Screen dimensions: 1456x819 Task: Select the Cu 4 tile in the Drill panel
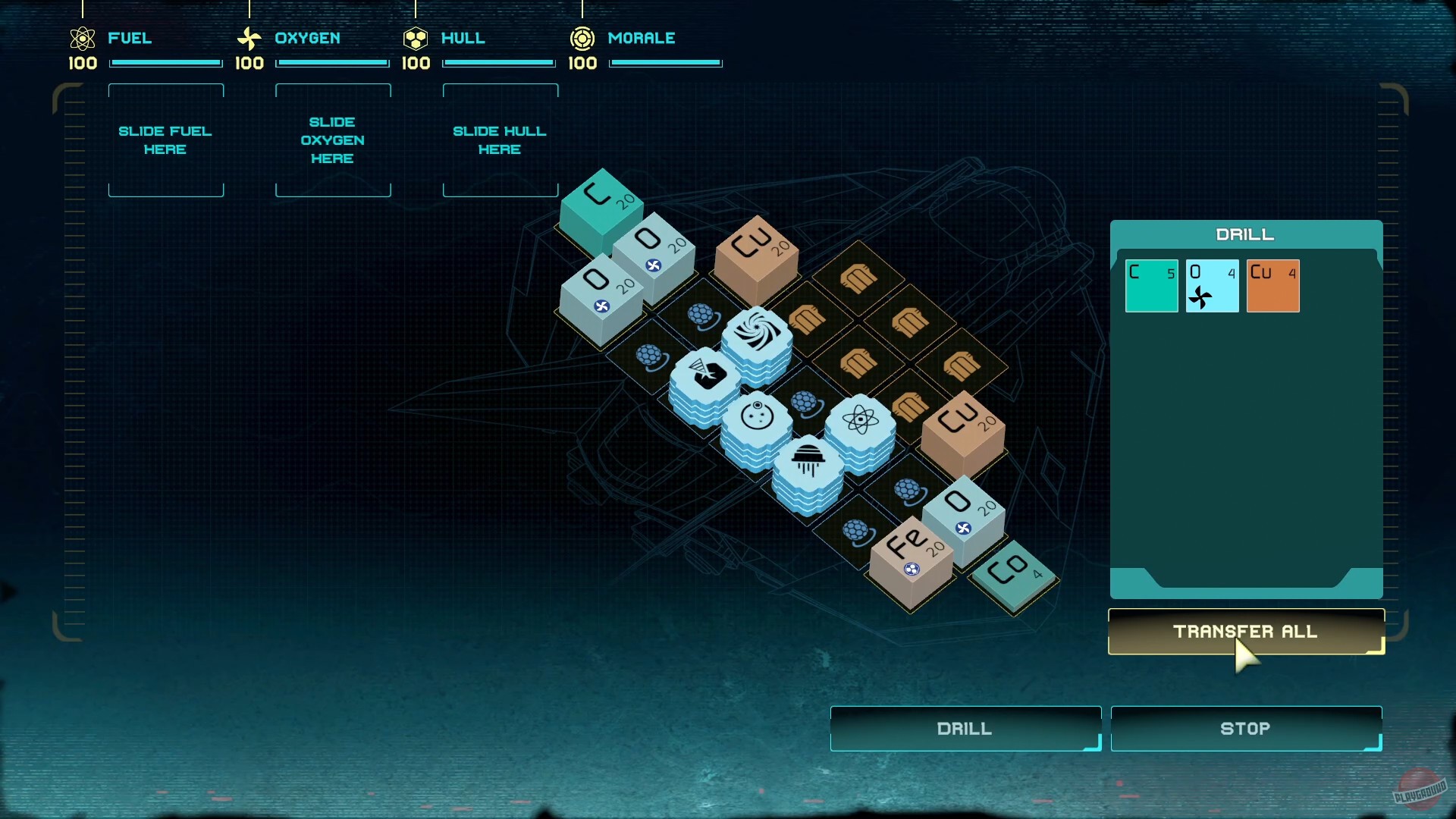1274,286
